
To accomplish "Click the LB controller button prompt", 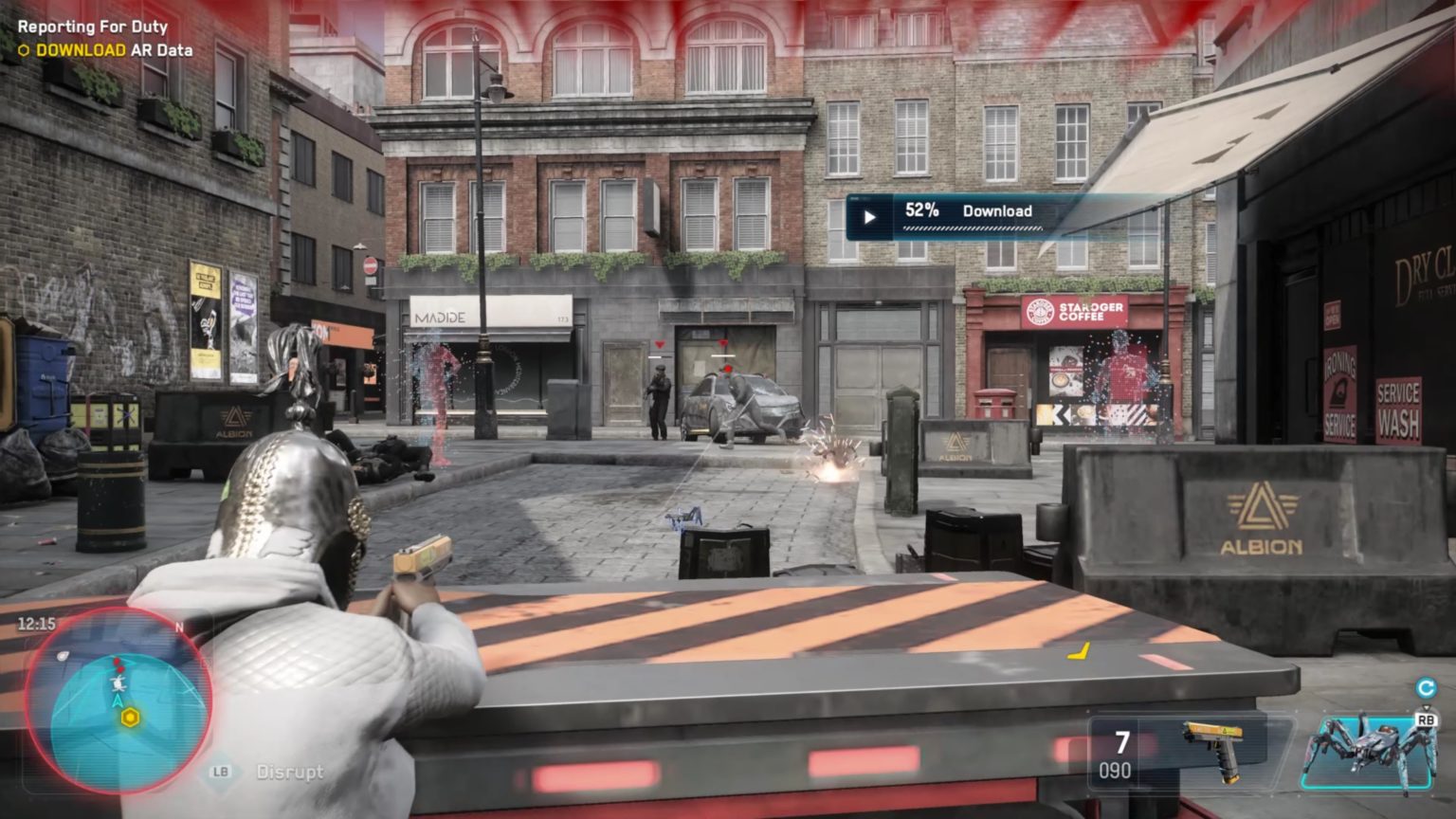I will point(220,773).
